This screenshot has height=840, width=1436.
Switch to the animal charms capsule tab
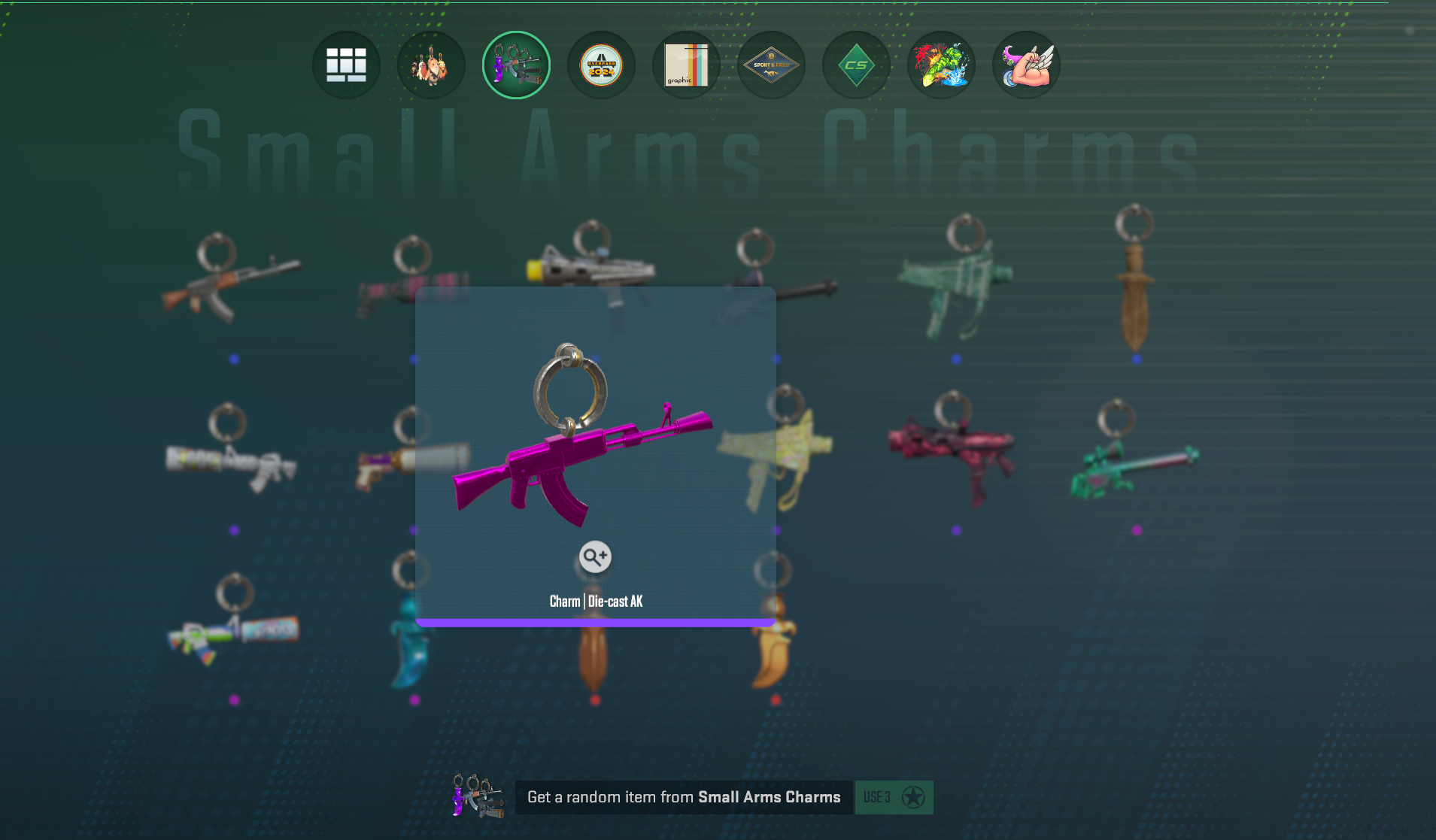pyautogui.click(x=432, y=65)
